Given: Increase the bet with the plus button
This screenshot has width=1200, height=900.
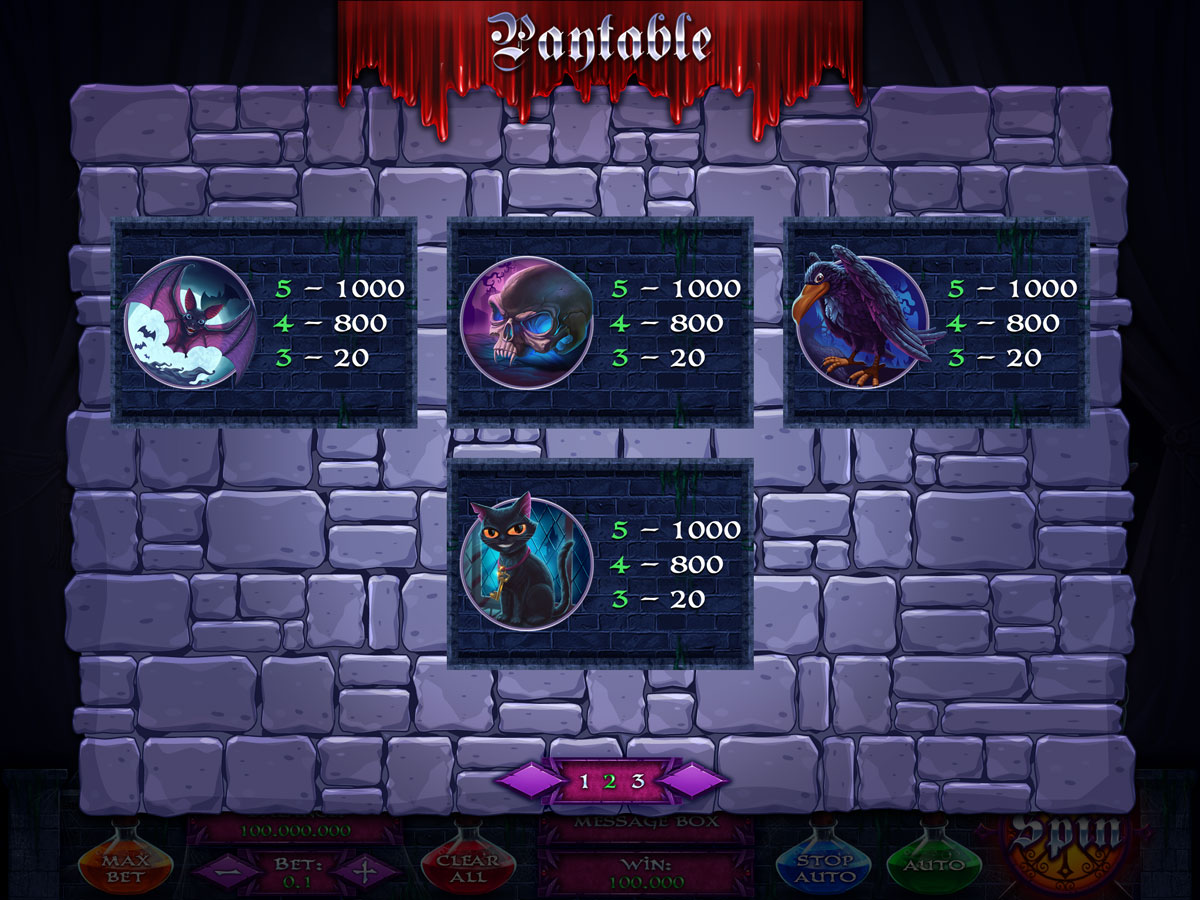Looking at the screenshot, I should pos(364,870).
